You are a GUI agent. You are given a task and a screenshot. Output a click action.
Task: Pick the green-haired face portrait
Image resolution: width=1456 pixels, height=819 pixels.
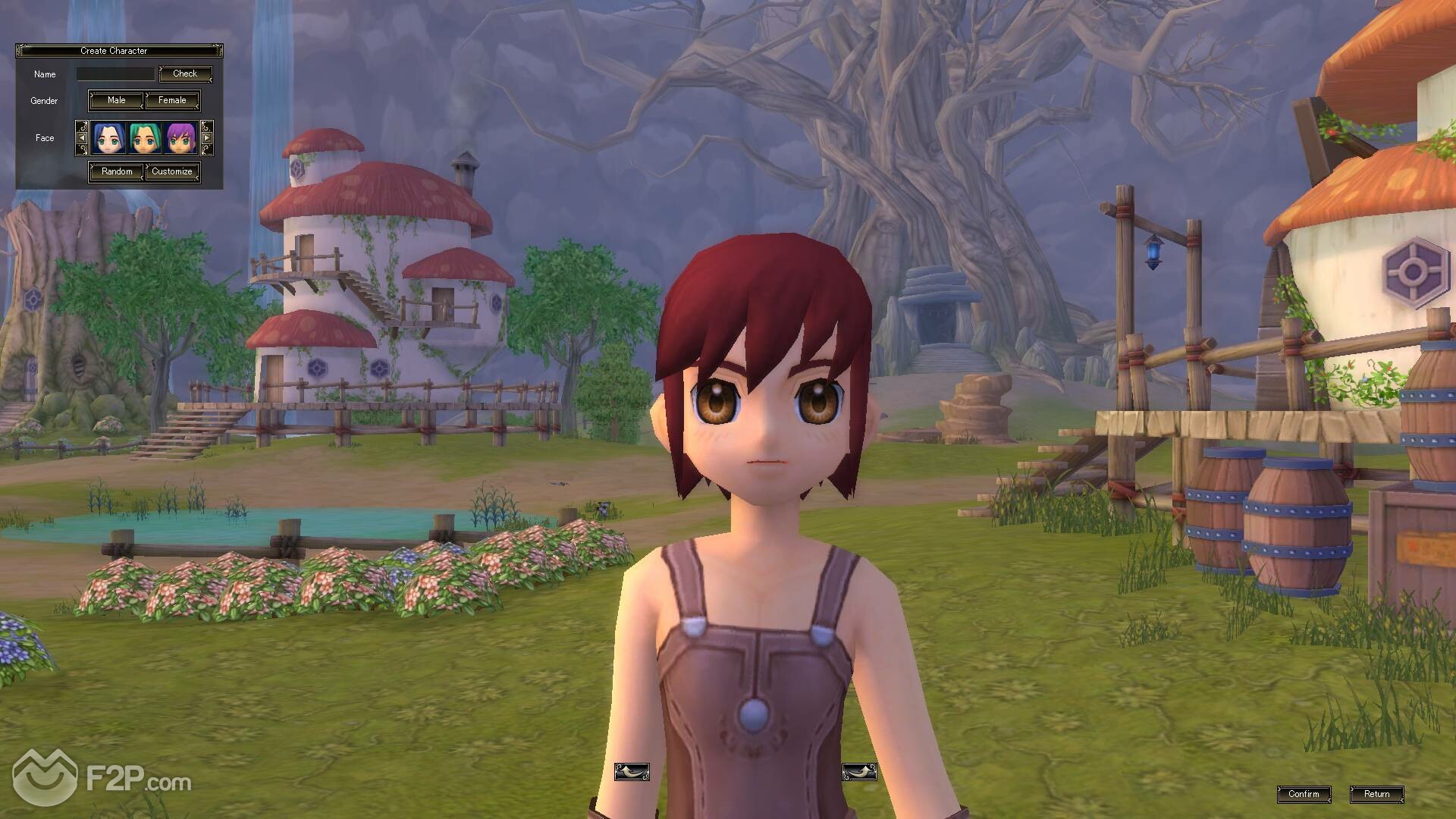coord(145,138)
